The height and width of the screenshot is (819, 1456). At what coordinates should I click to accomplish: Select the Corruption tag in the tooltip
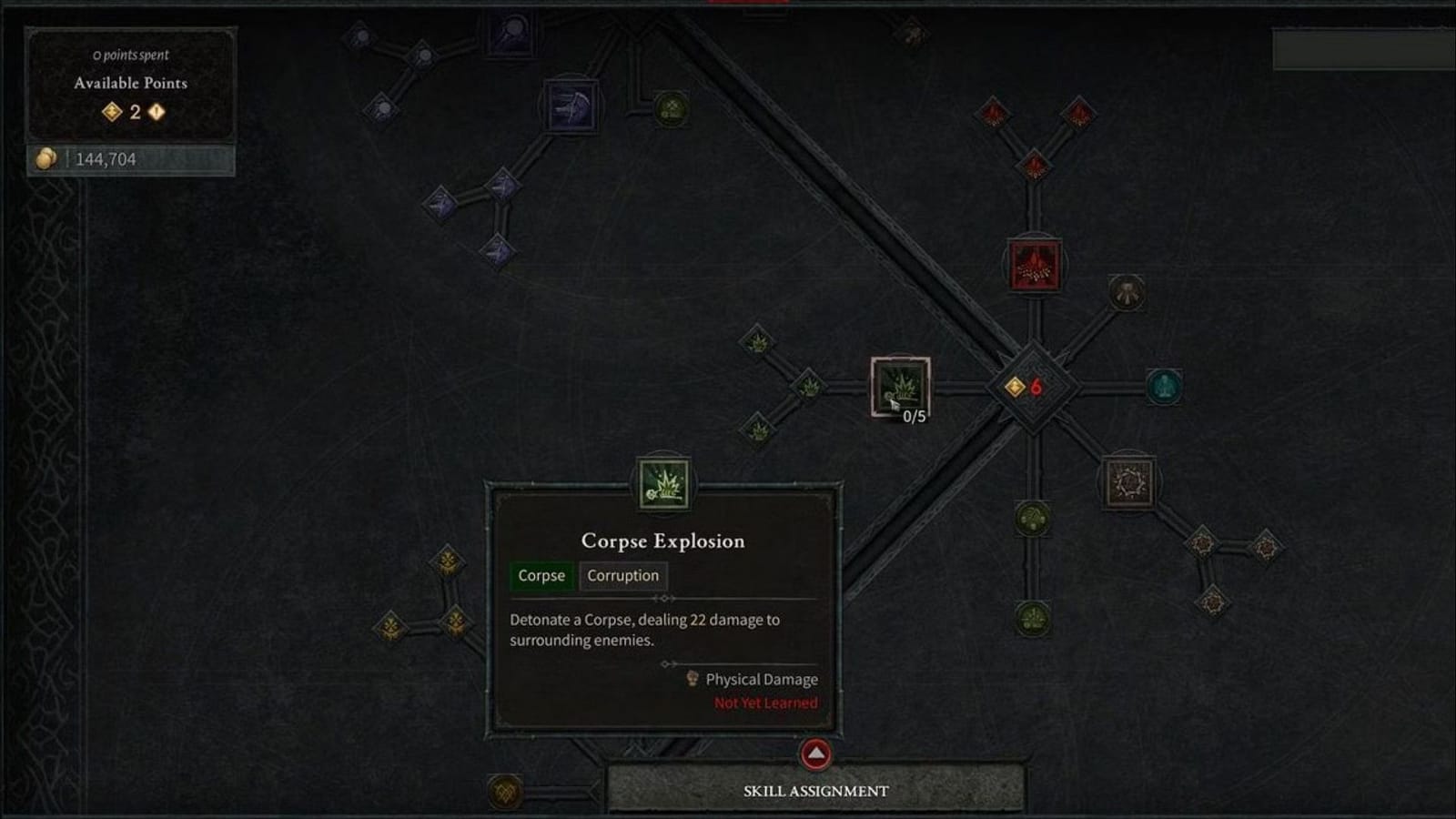[x=622, y=575]
